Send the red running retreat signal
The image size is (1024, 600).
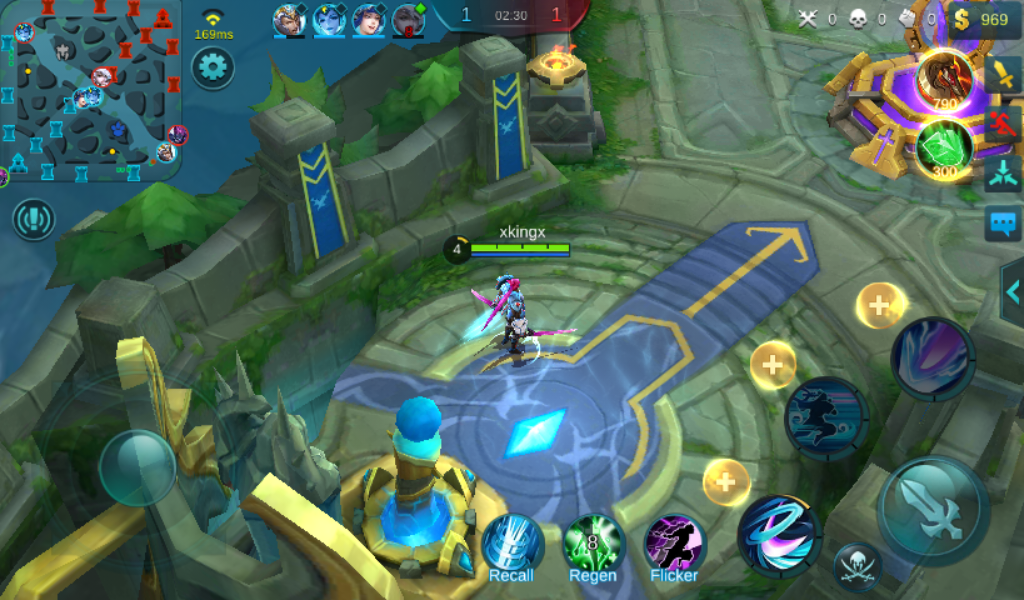(1003, 124)
